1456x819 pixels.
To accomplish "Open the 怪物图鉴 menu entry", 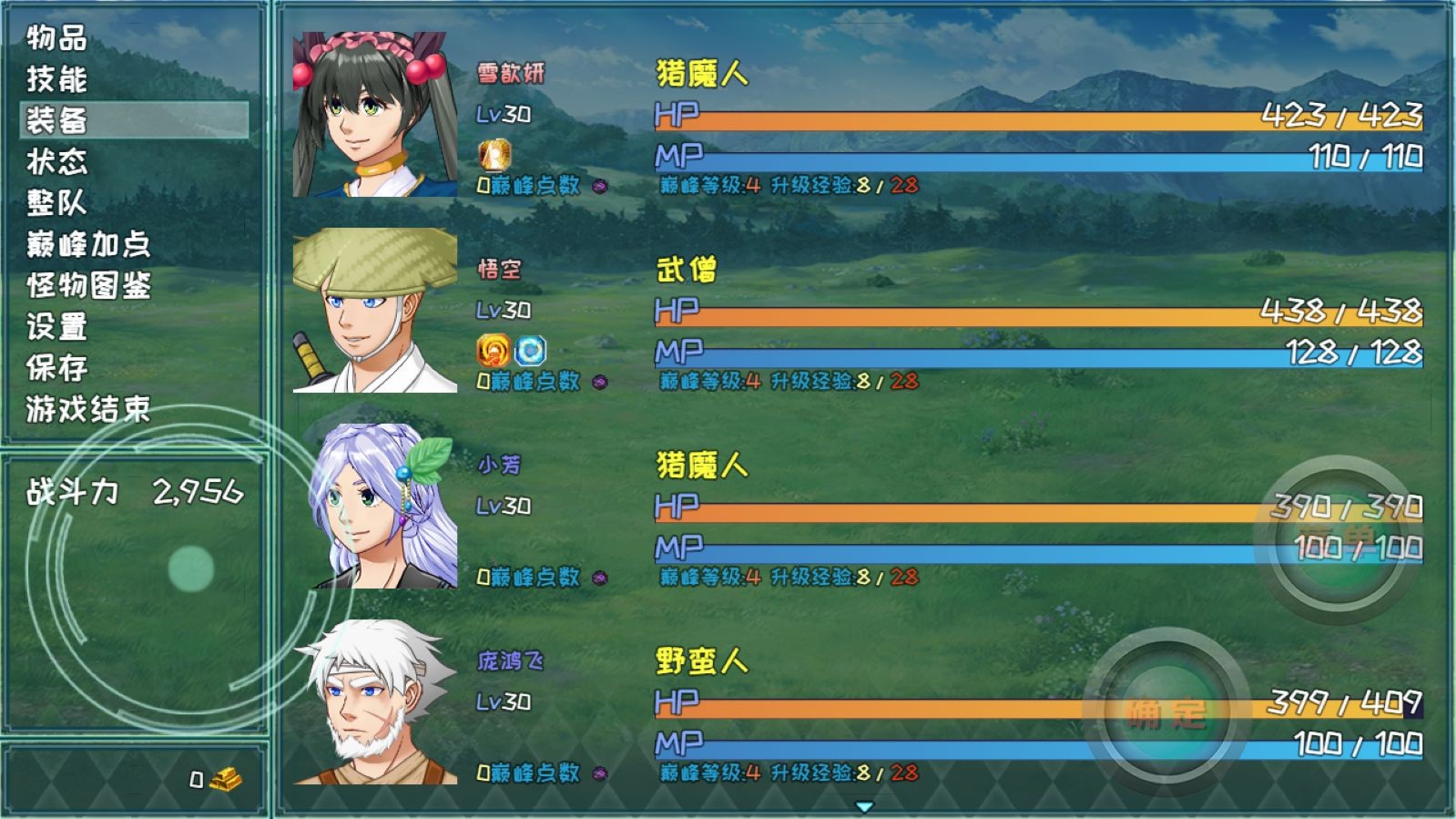I will point(88,285).
